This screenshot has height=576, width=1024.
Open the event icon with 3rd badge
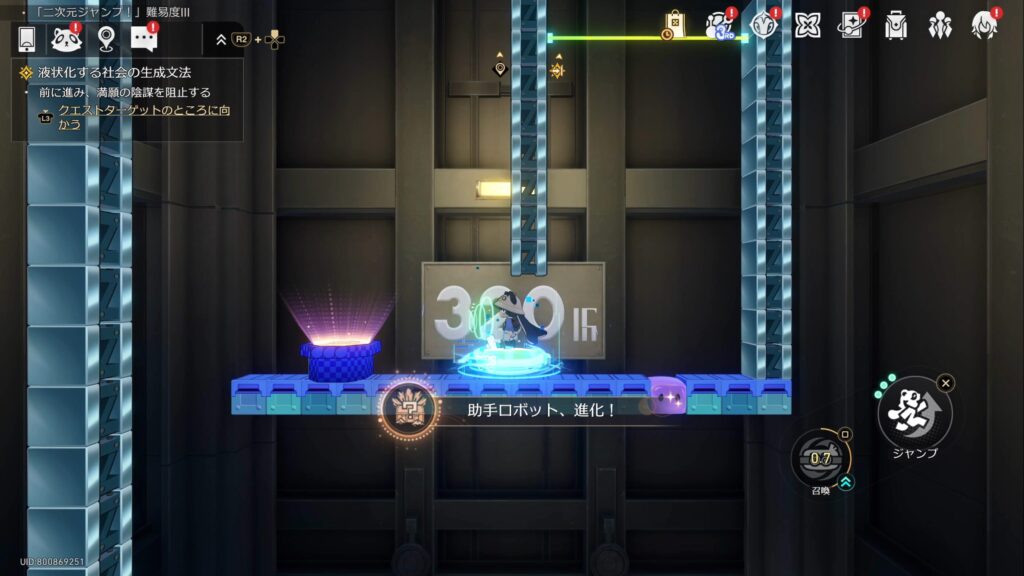pyautogui.click(x=719, y=25)
